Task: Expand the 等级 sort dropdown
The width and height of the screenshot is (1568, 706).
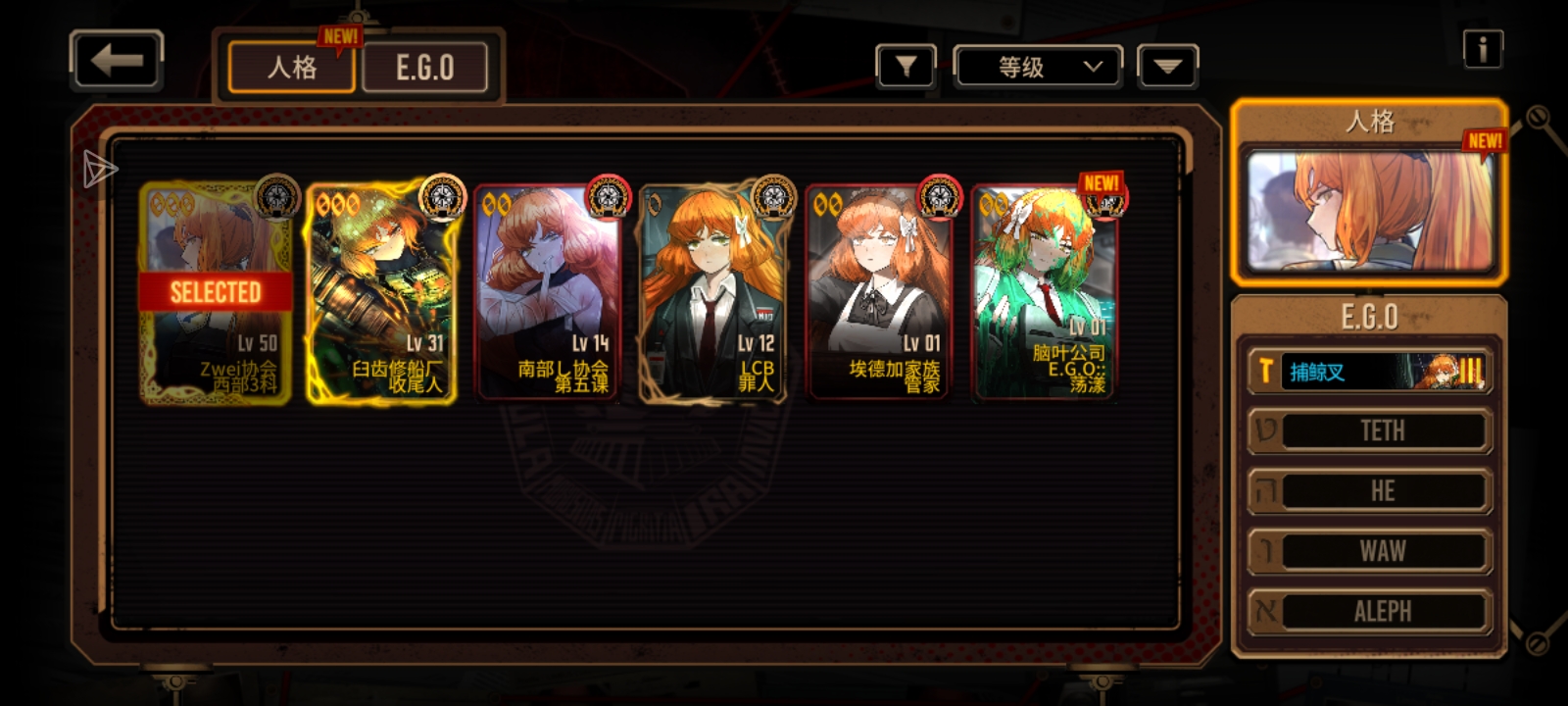Action: (x=1039, y=67)
